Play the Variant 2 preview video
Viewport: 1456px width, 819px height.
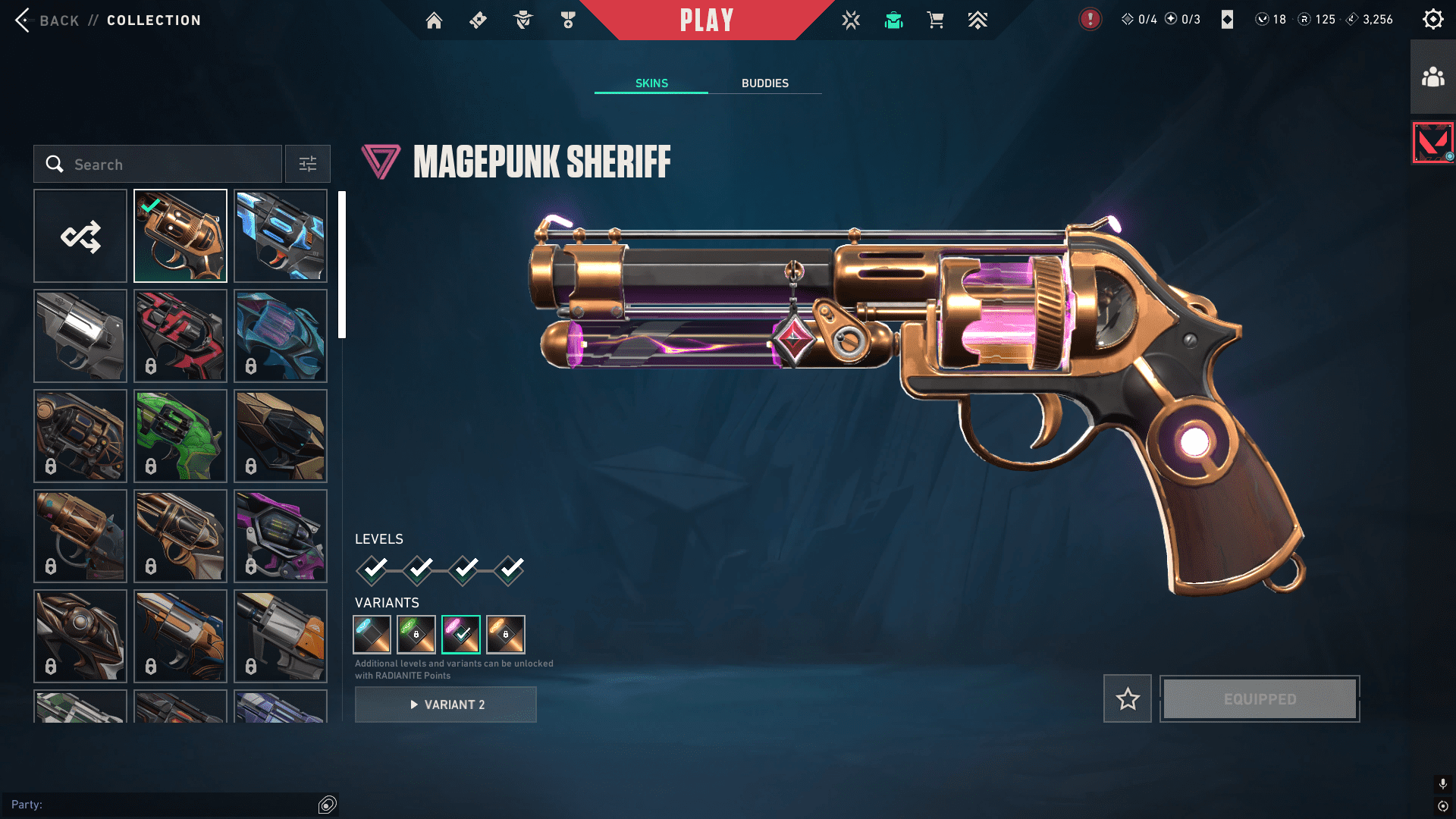[446, 704]
